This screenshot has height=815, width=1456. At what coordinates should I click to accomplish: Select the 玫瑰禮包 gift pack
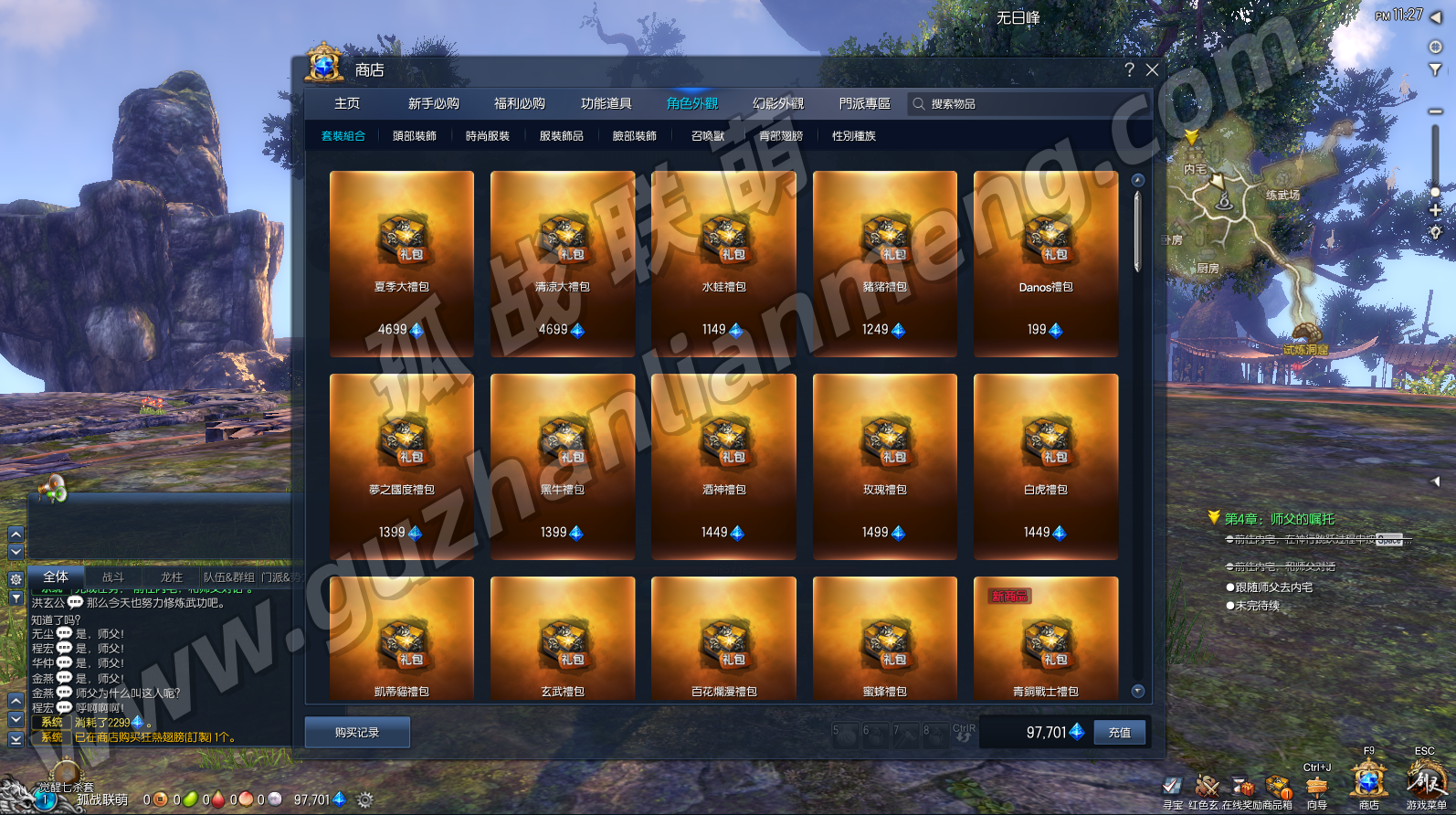click(885, 466)
